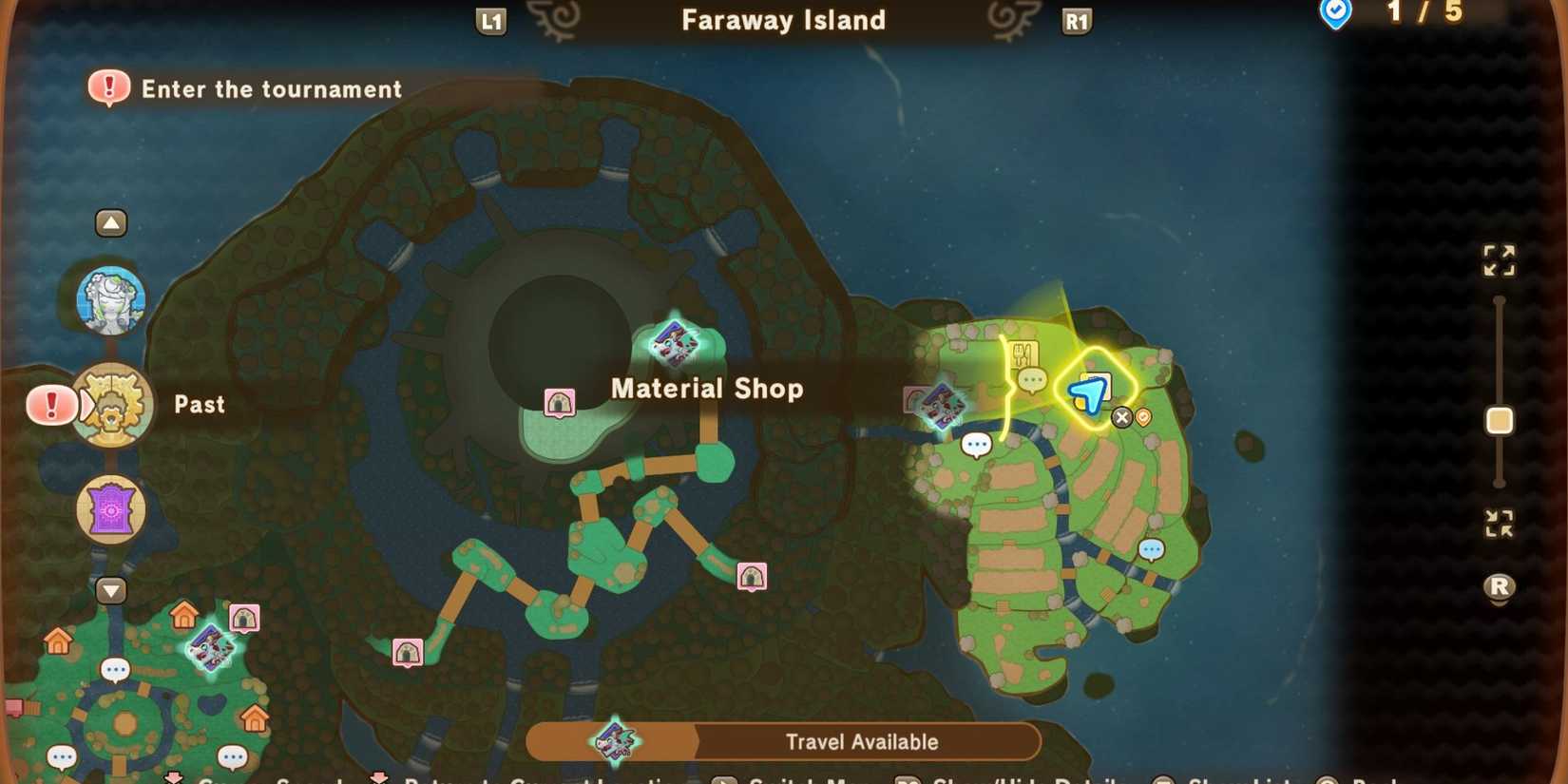Switch map page using the R1 tab
This screenshot has height=784, width=1568.
click(x=1076, y=20)
